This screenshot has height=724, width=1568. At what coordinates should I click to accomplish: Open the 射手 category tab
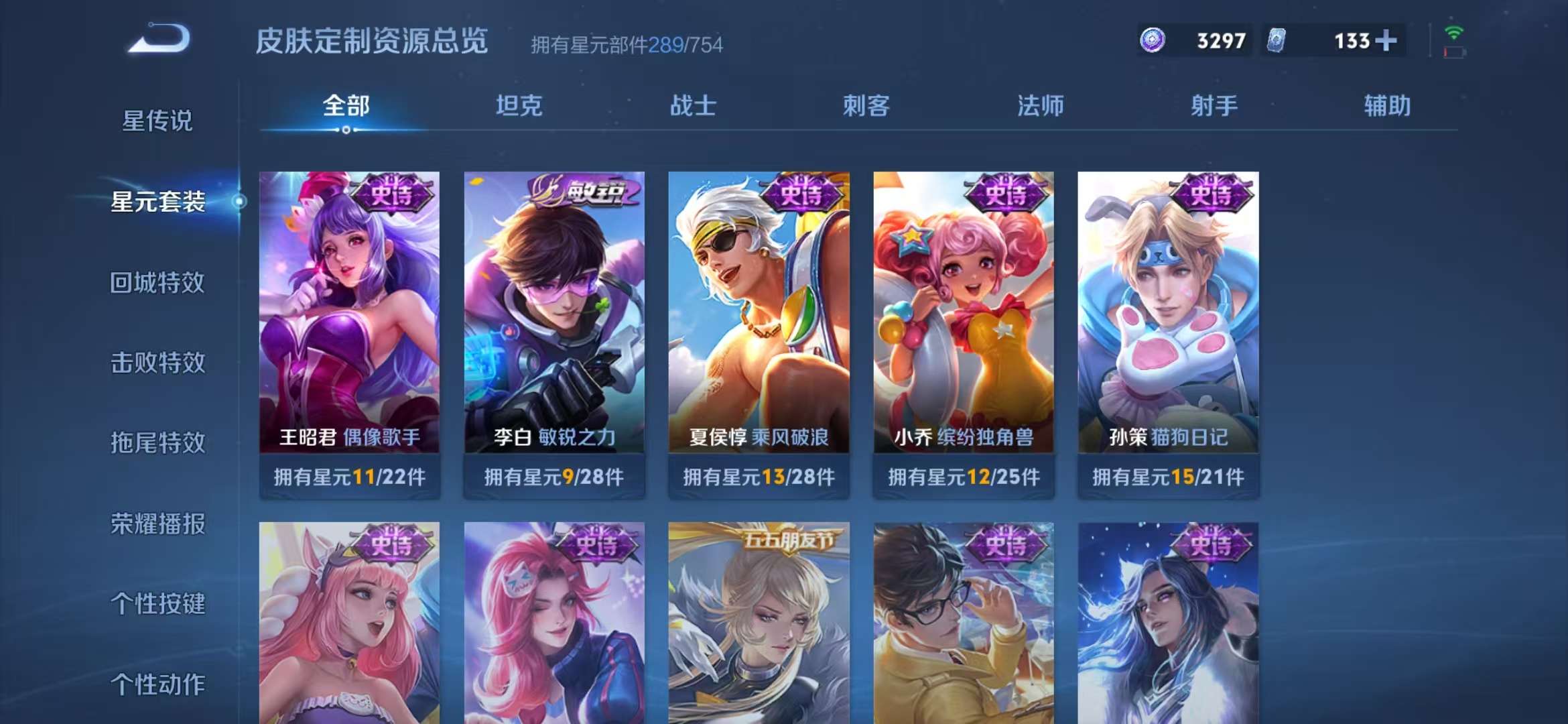[1214, 106]
